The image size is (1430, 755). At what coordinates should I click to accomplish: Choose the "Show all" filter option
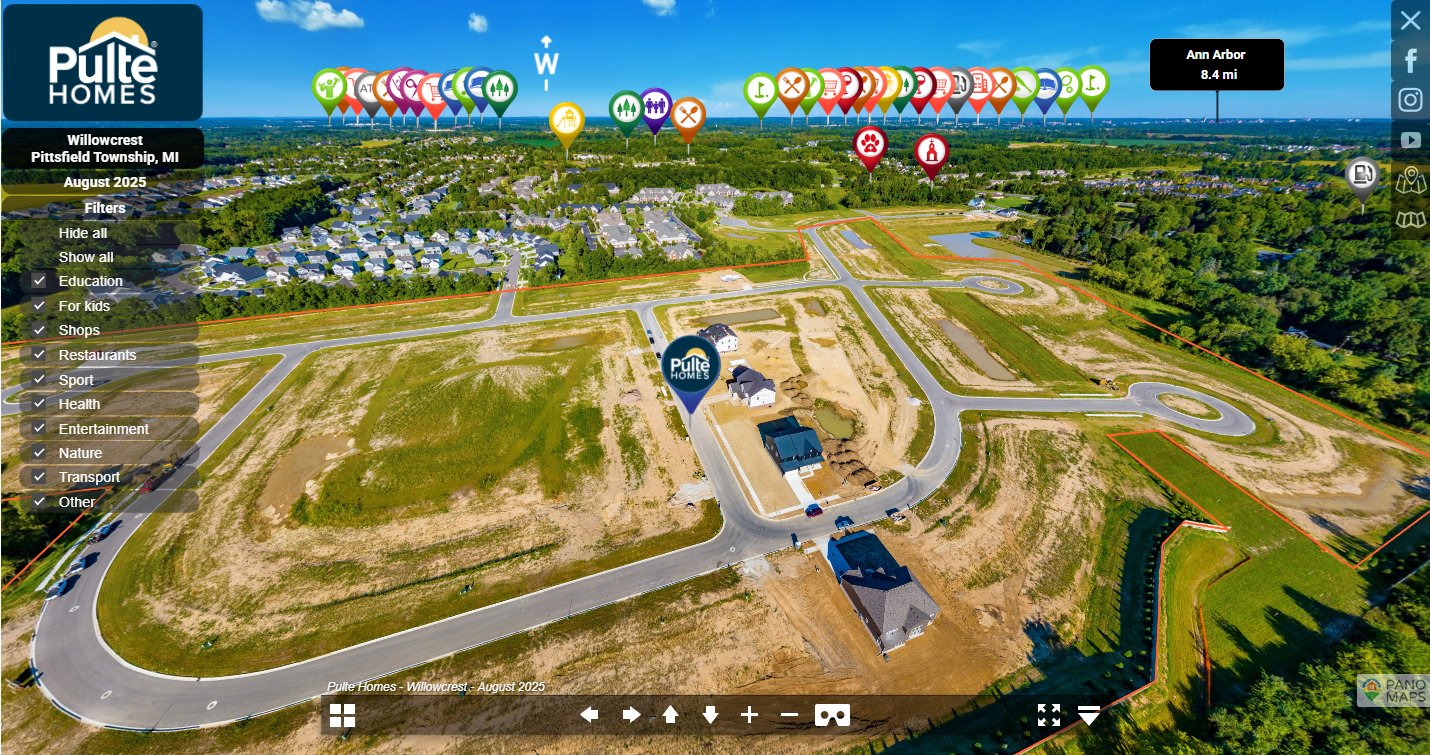(86, 257)
